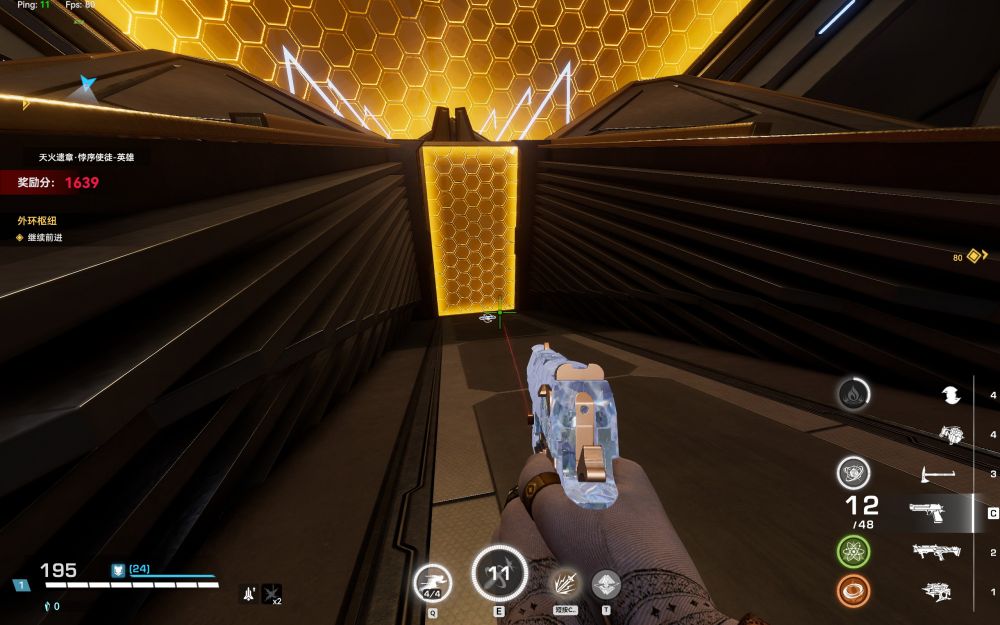Viewport: 1000px width, 625px height.
Task: Click the blue armor shield icon
Action: (118, 569)
